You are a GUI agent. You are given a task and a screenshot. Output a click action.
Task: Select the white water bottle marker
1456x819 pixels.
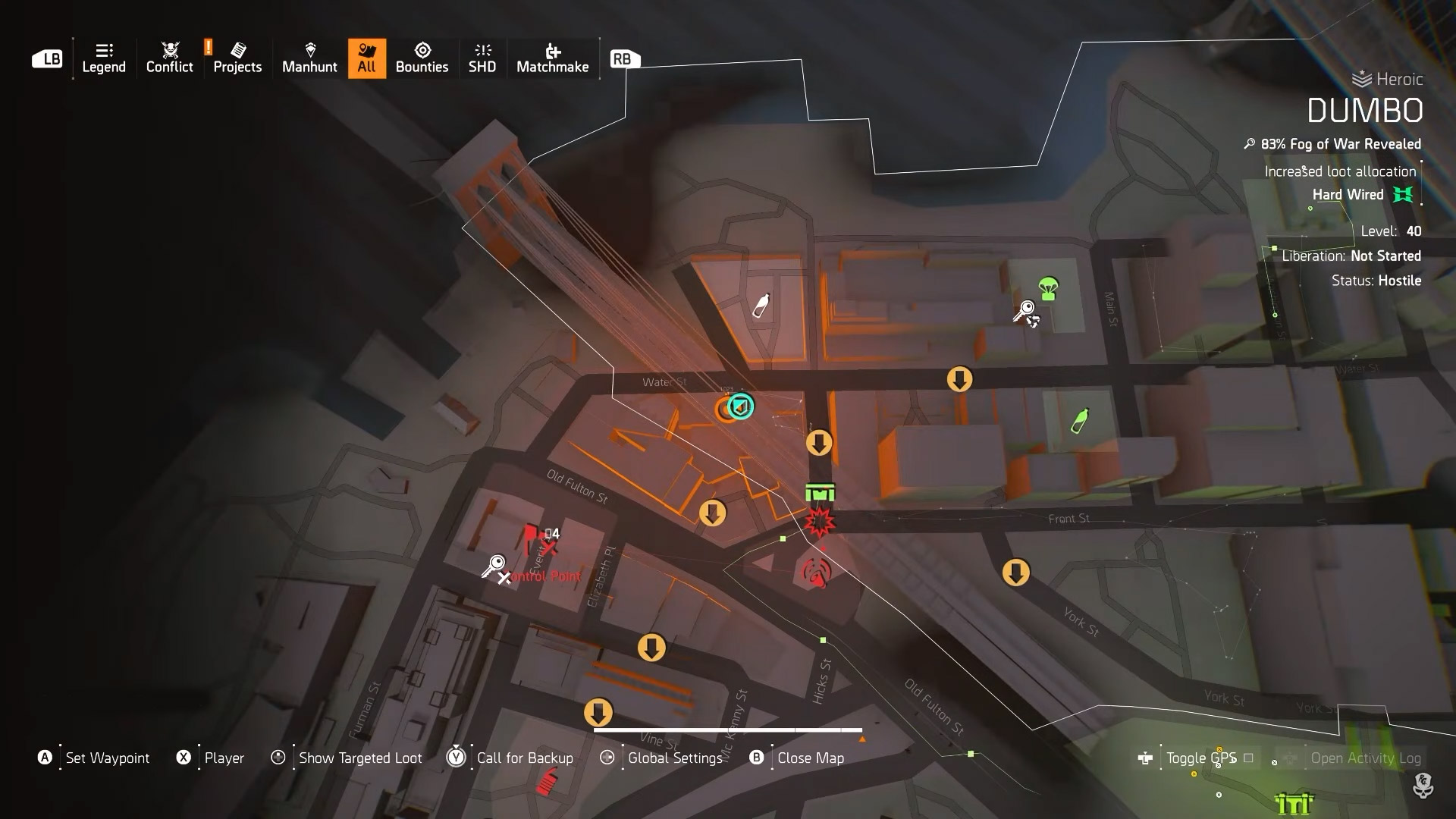point(761,306)
